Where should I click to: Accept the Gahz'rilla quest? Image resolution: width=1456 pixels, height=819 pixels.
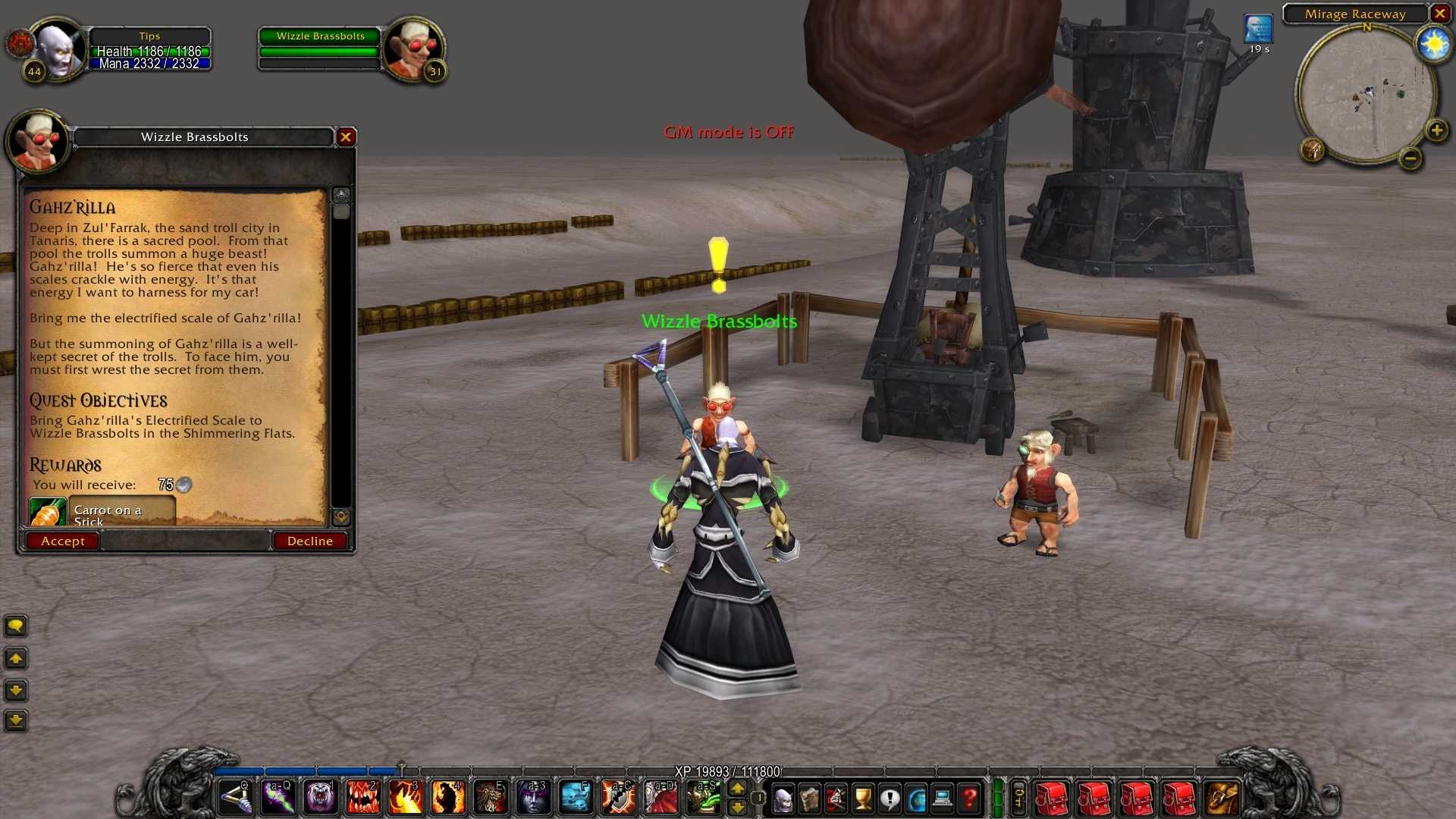pyautogui.click(x=63, y=541)
